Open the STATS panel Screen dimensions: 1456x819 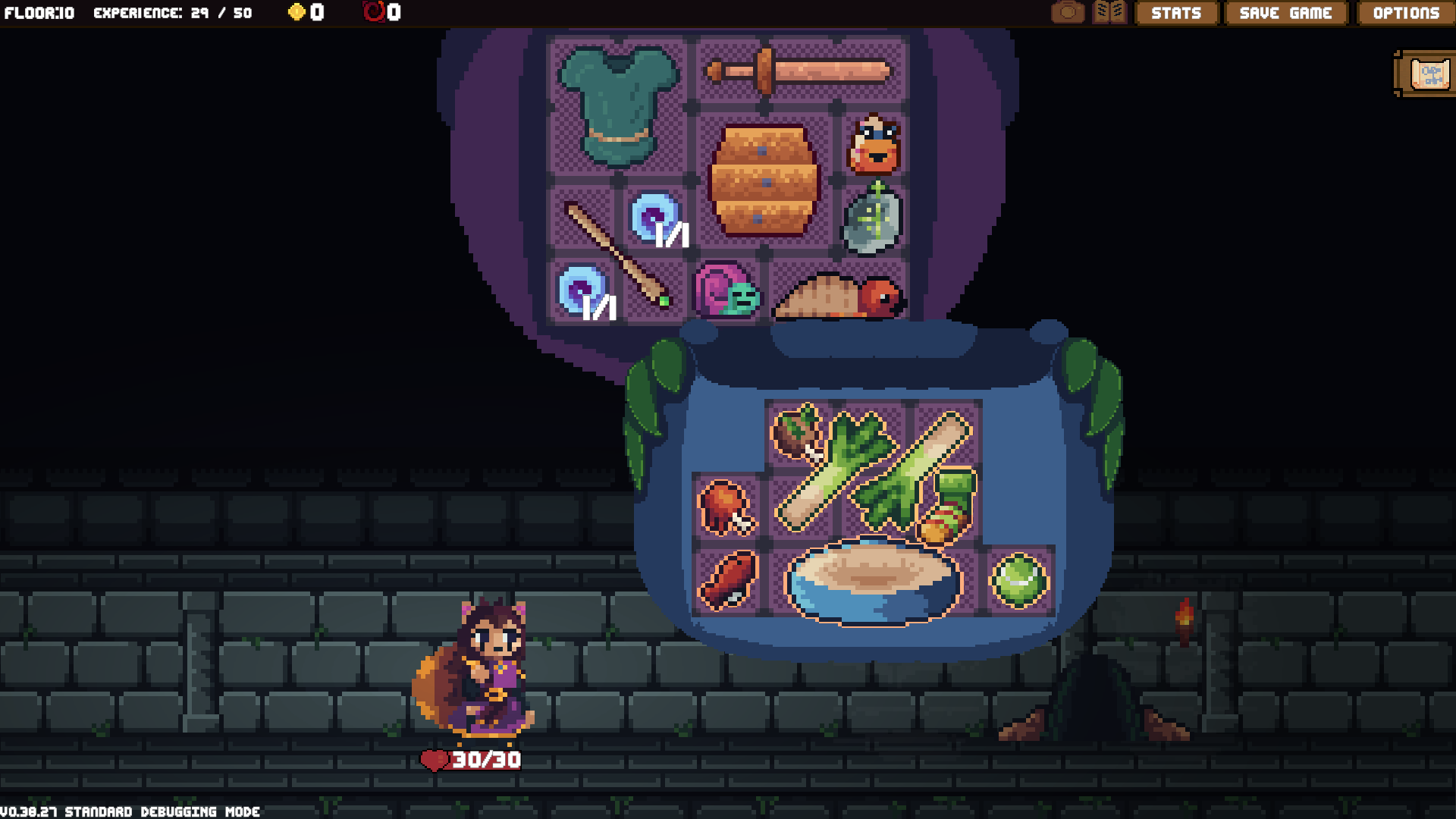click(x=1176, y=13)
